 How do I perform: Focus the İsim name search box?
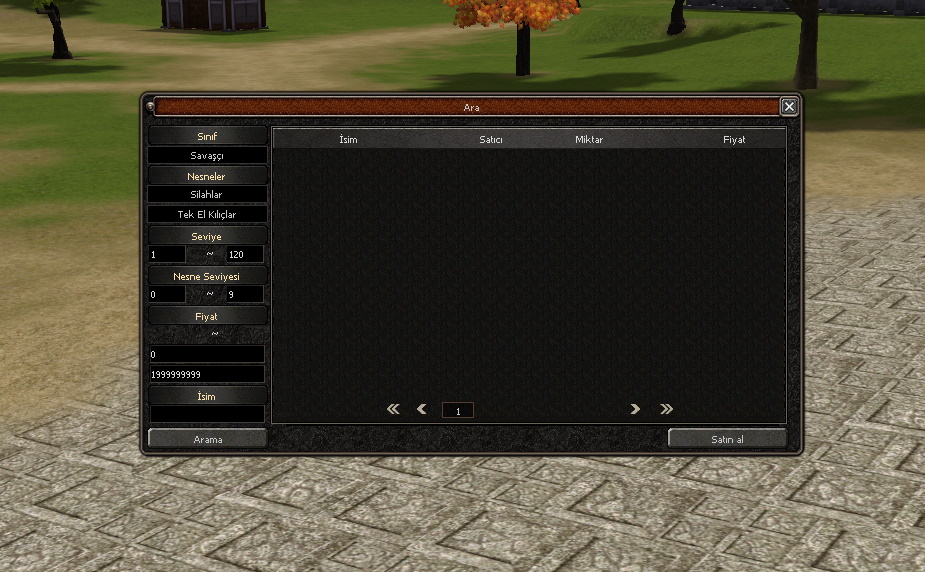tap(207, 413)
